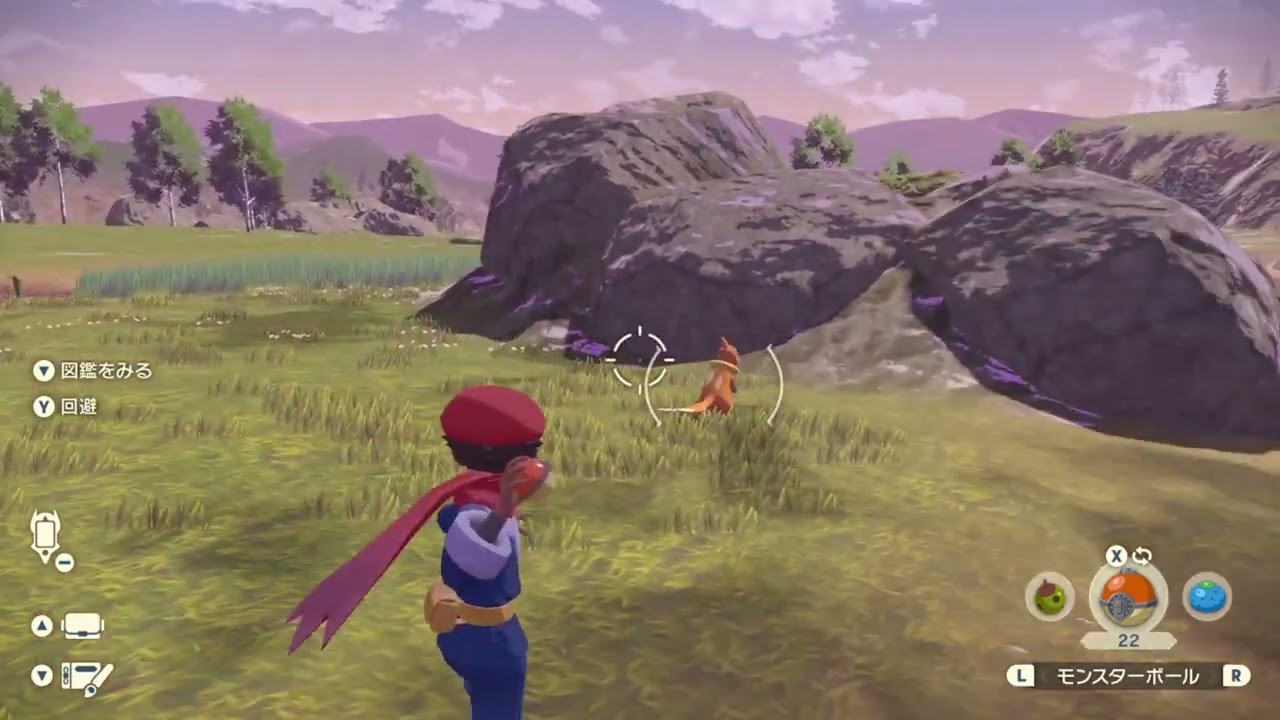Choose the green apricorn-like item slot
Screen dimensions: 1280x720
[1050, 597]
